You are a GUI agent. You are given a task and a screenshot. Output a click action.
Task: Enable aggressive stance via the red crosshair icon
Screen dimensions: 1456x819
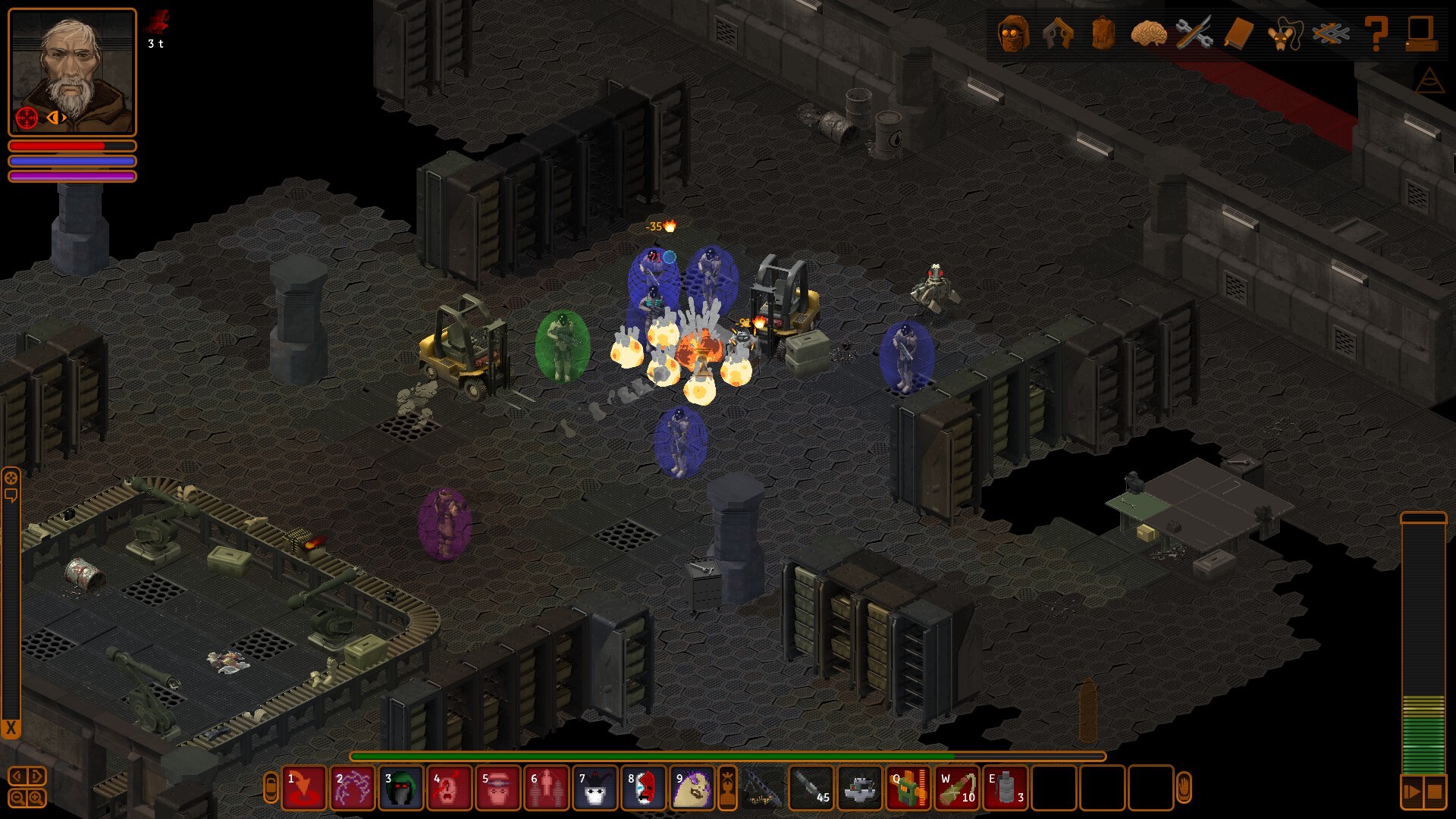point(27,118)
